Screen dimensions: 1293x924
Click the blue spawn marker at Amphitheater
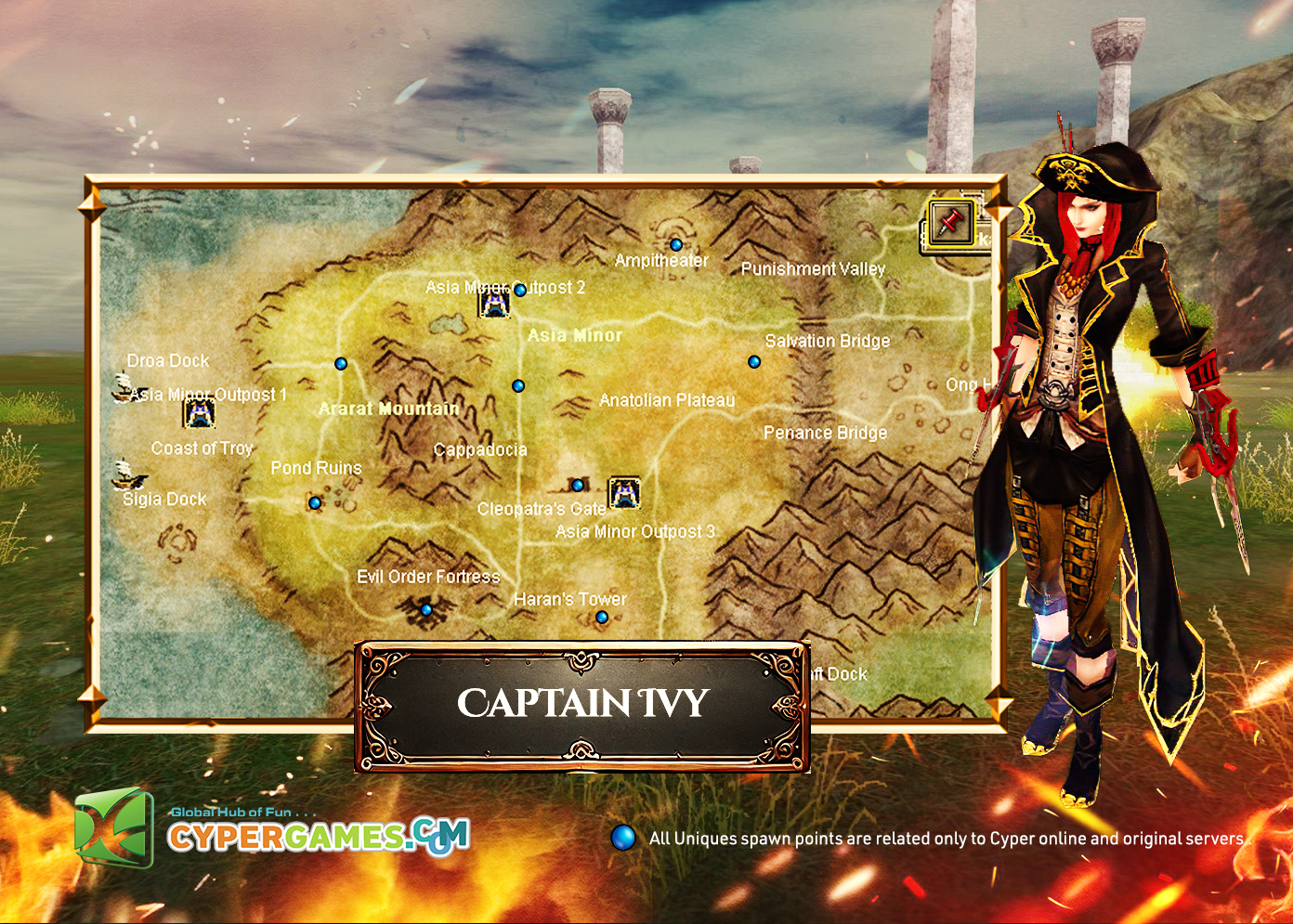(x=676, y=245)
